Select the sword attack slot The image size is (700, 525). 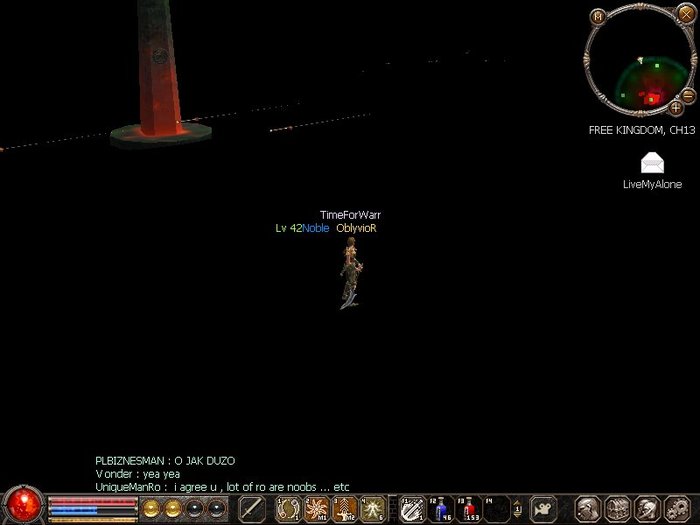coord(253,508)
